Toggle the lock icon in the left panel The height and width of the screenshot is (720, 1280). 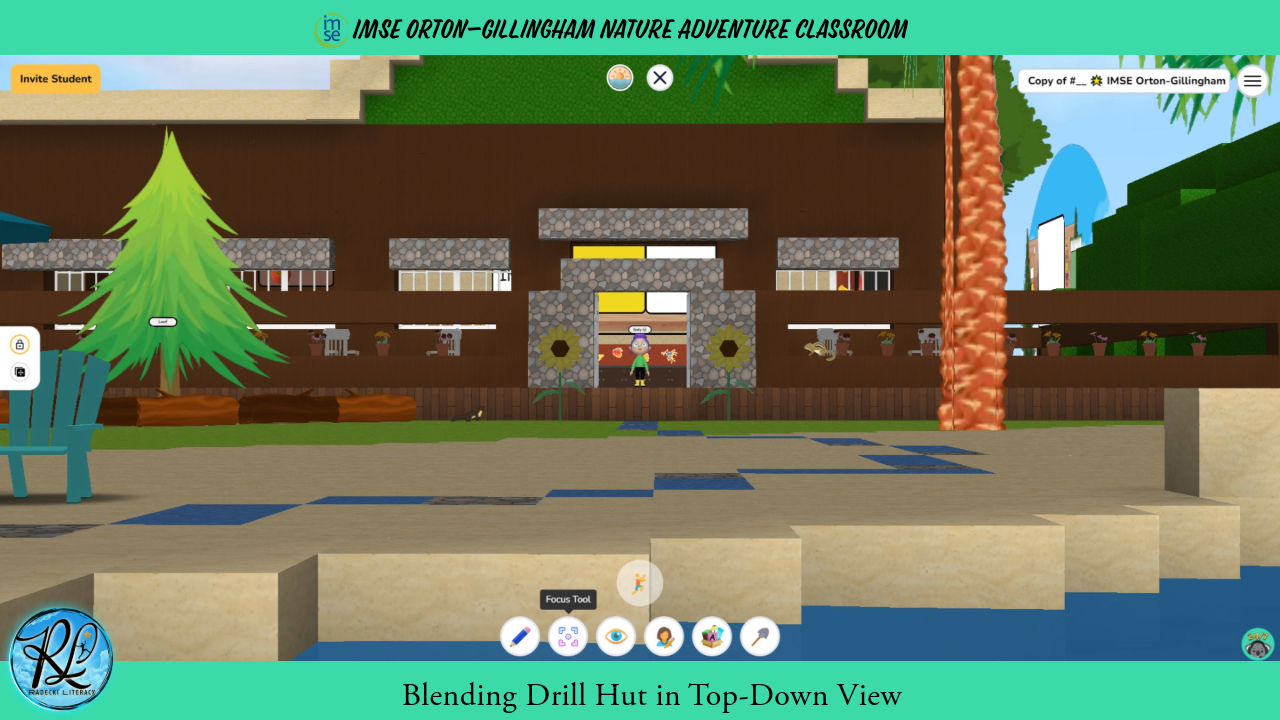(19, 343)
